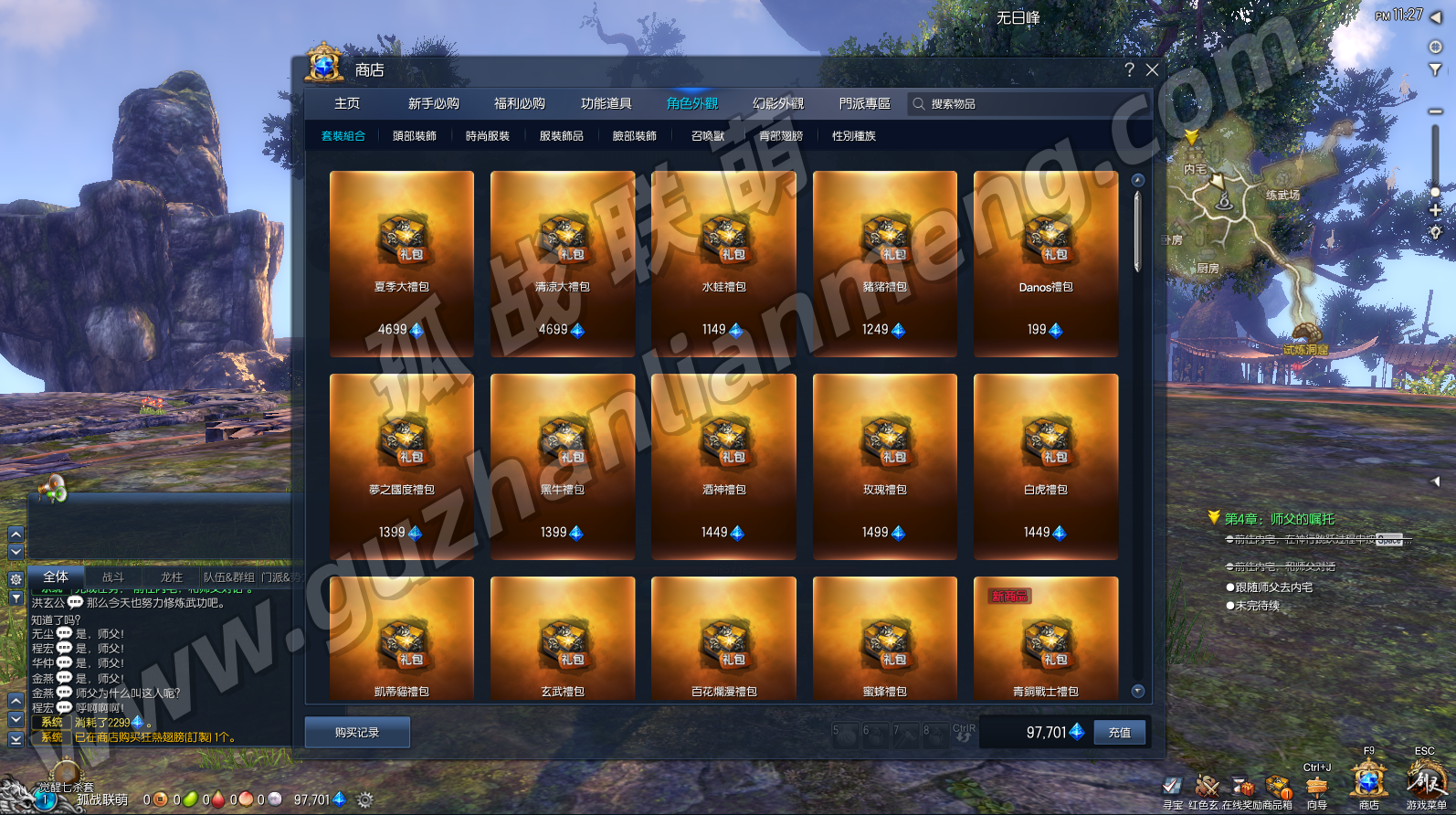Pick the 白虎禮包 gift pack

[x=1046, y=466]
